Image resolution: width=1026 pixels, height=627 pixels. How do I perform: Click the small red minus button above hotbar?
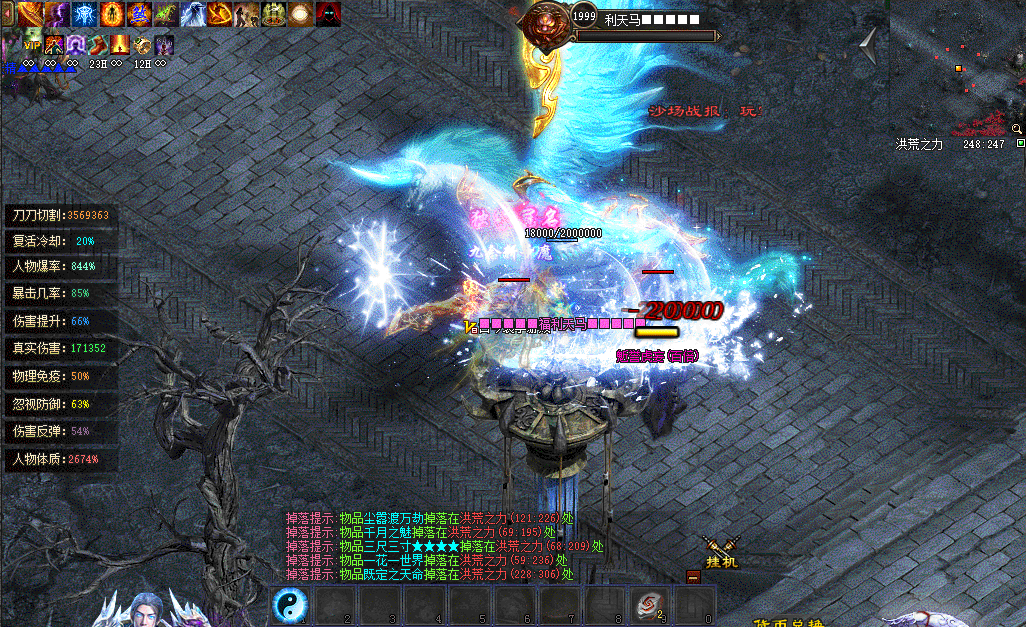click(693, 576)
